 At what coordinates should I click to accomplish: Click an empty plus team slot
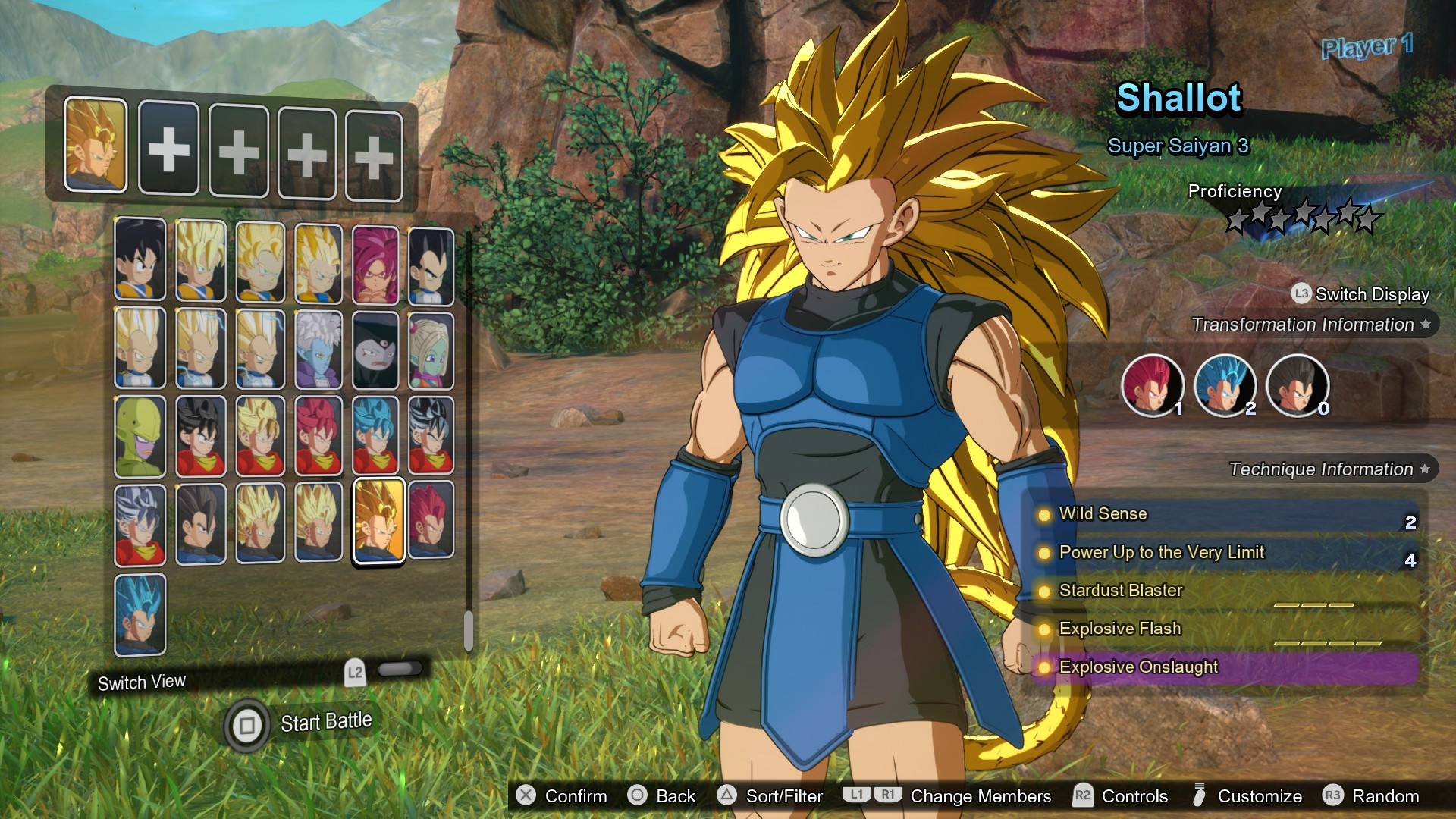[x=168, y=147]
